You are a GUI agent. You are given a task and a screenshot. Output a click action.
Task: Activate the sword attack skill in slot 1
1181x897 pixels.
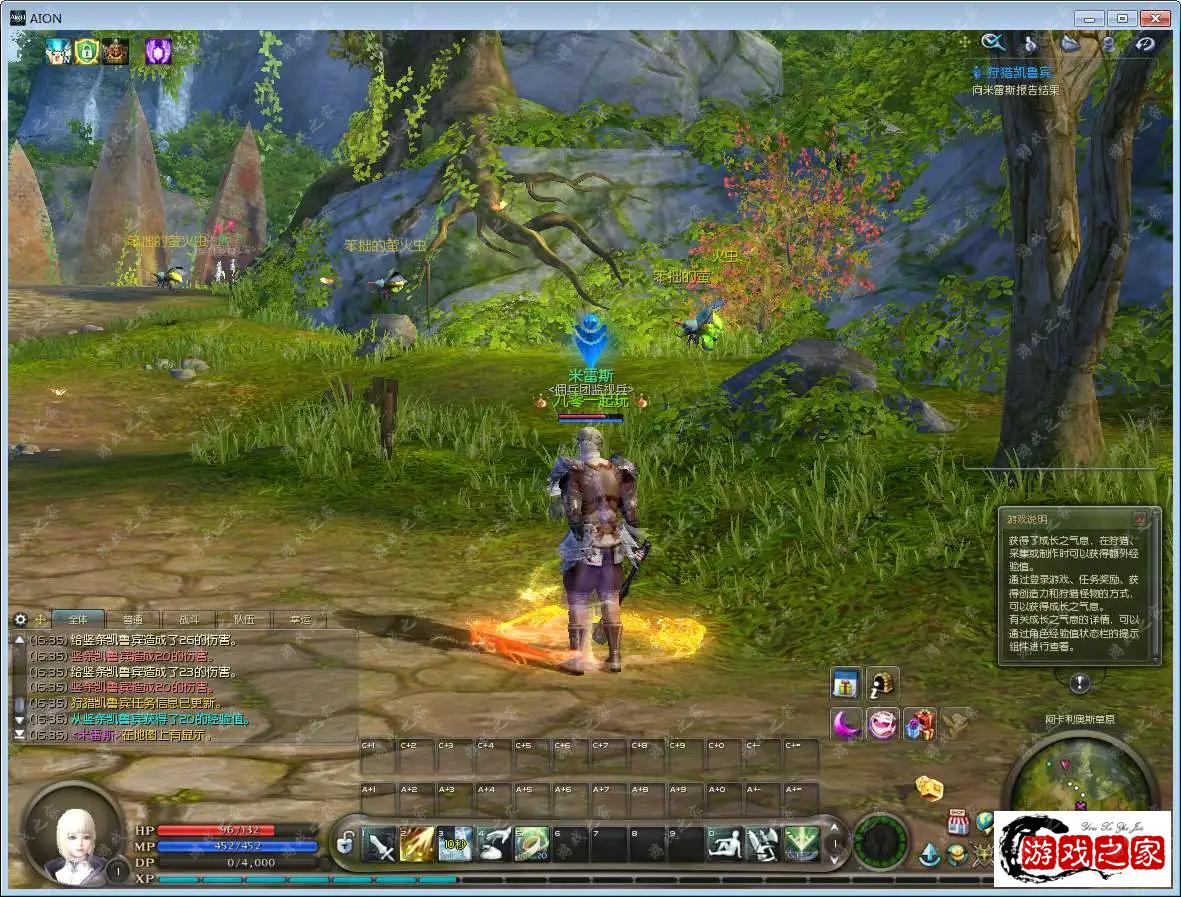point(380,845)
